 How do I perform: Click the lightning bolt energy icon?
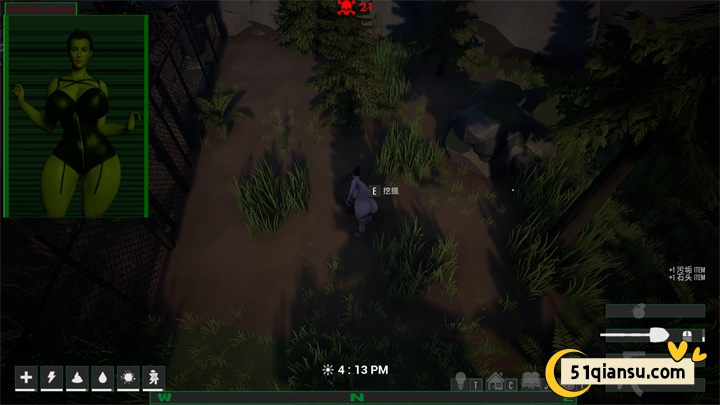pos(52,378)
